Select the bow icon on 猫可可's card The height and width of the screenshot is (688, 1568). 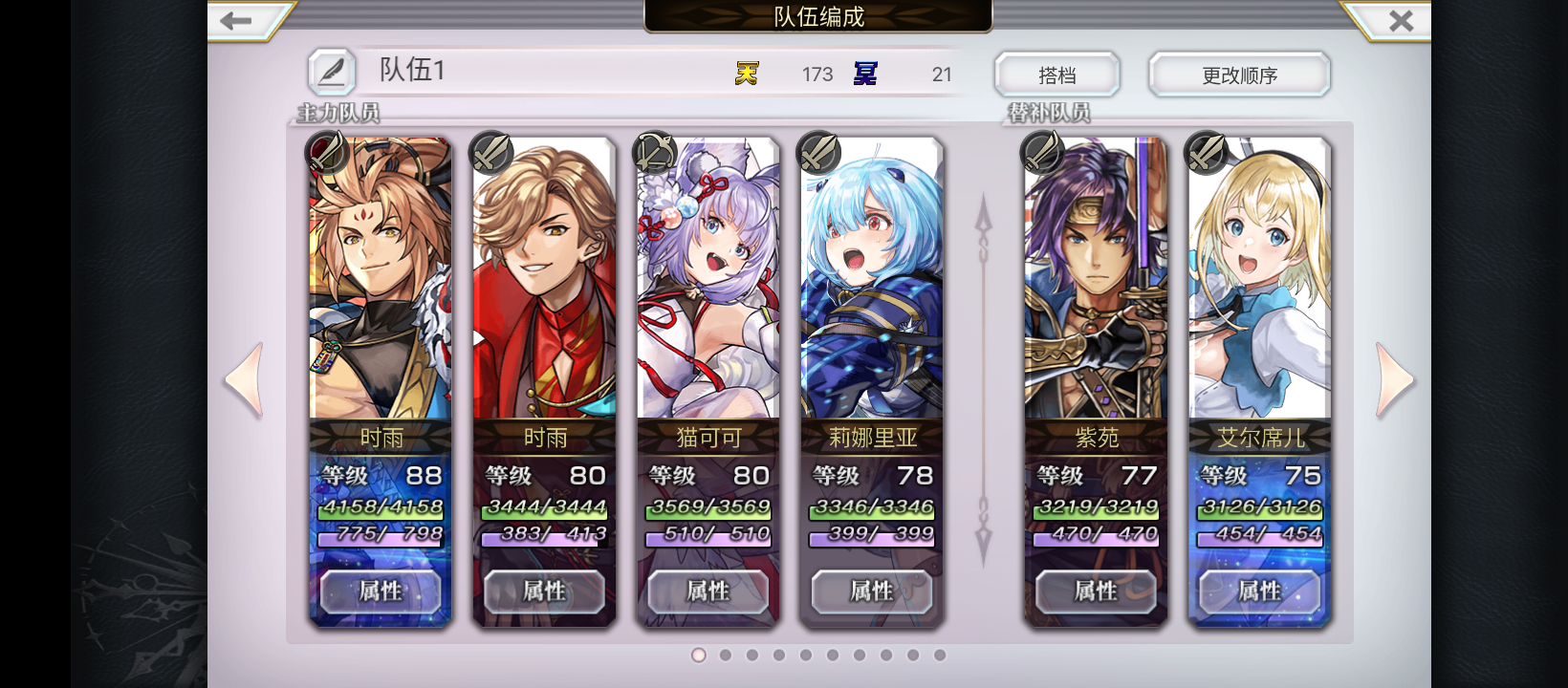[655, 152]
